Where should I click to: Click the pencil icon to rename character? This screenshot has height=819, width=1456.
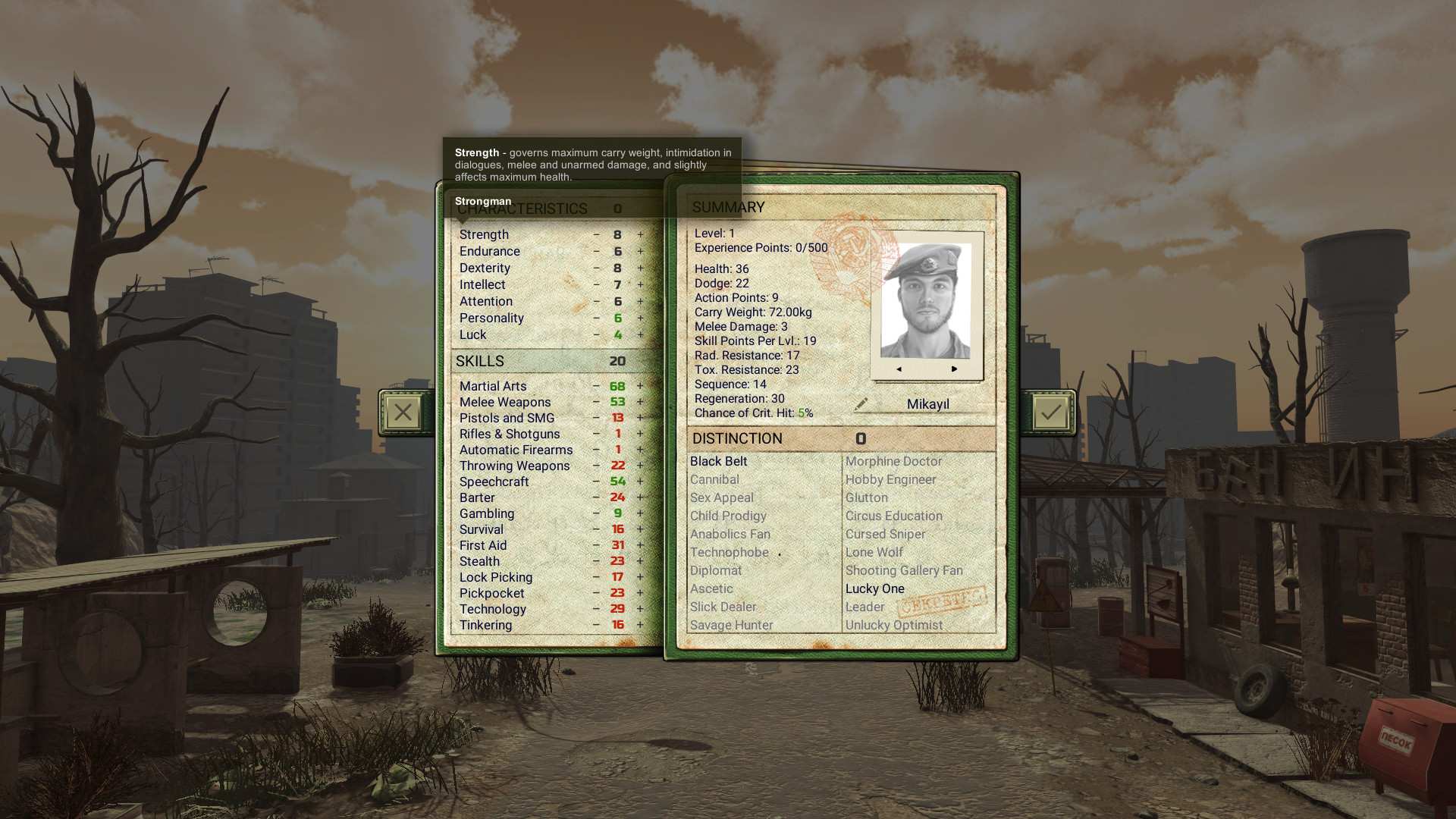pos(861,404)
